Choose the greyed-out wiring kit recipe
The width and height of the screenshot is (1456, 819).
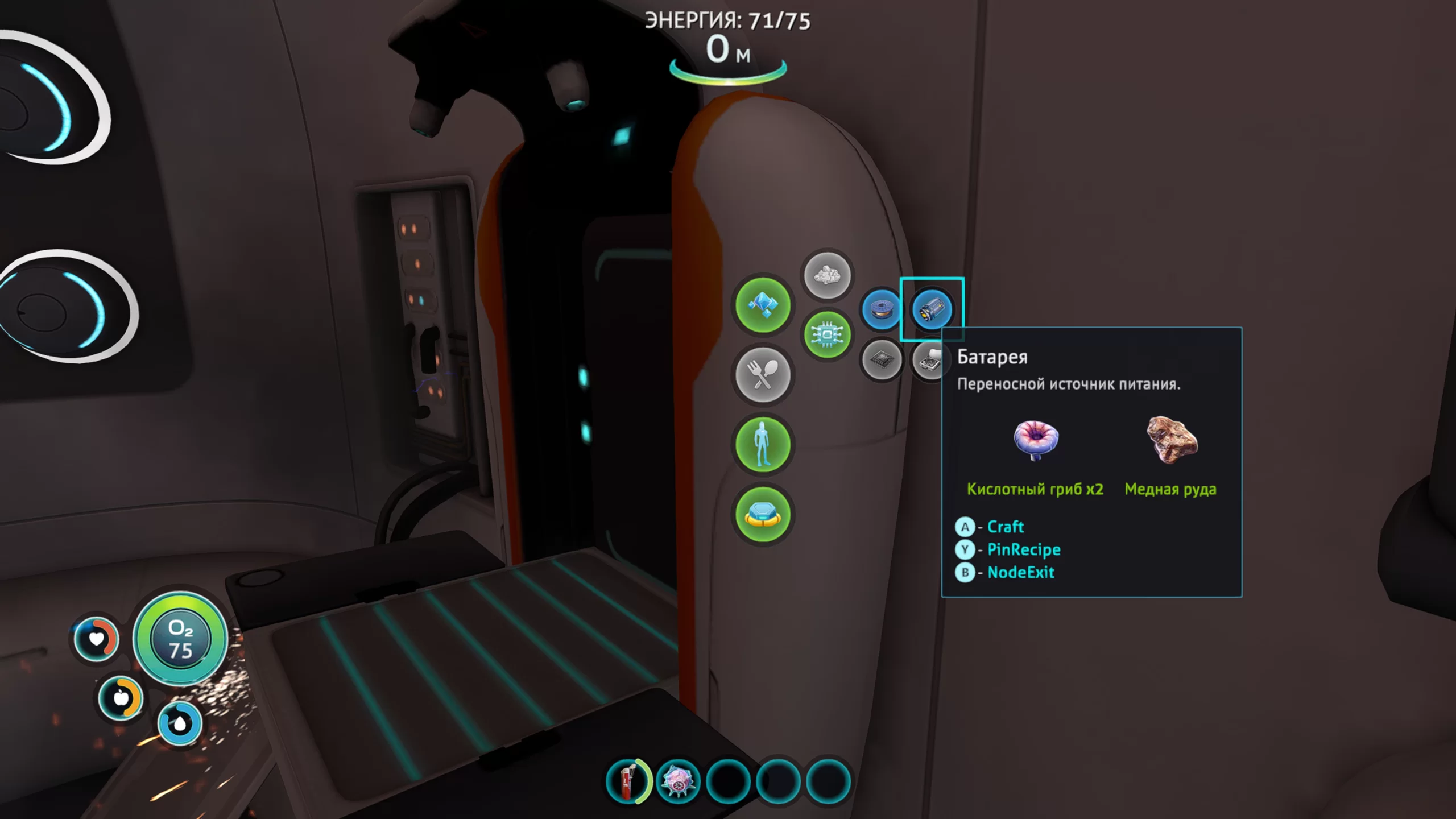point(928,359)
